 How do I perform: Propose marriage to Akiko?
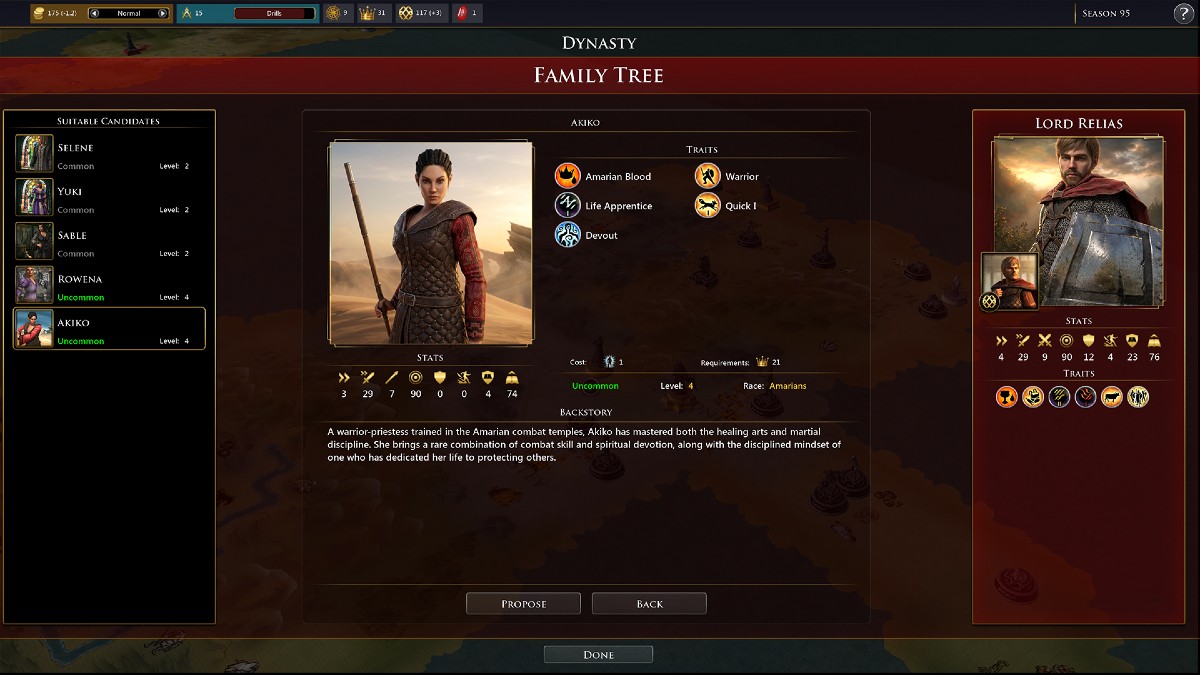coord(523,603)
